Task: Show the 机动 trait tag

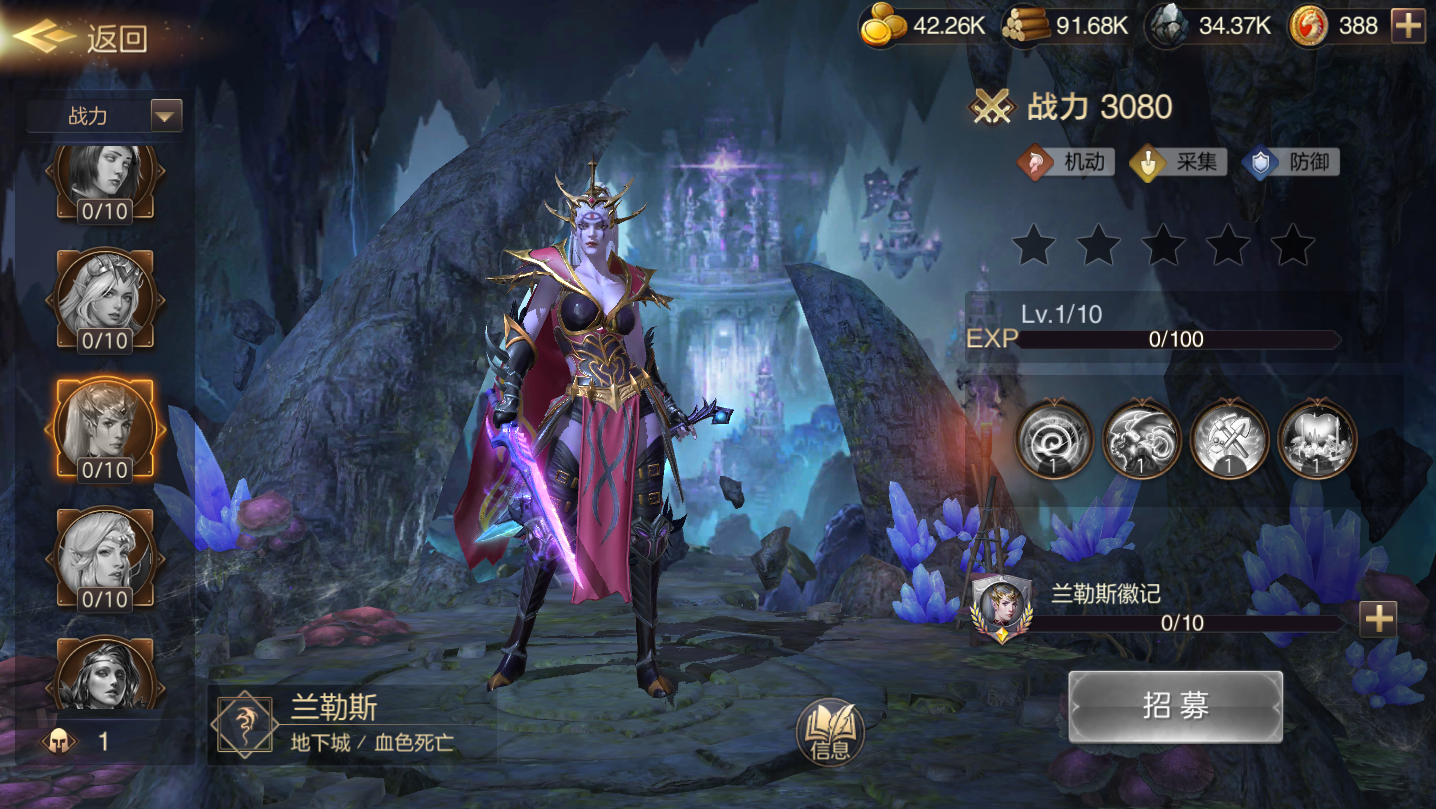Action: point(1065,162)
